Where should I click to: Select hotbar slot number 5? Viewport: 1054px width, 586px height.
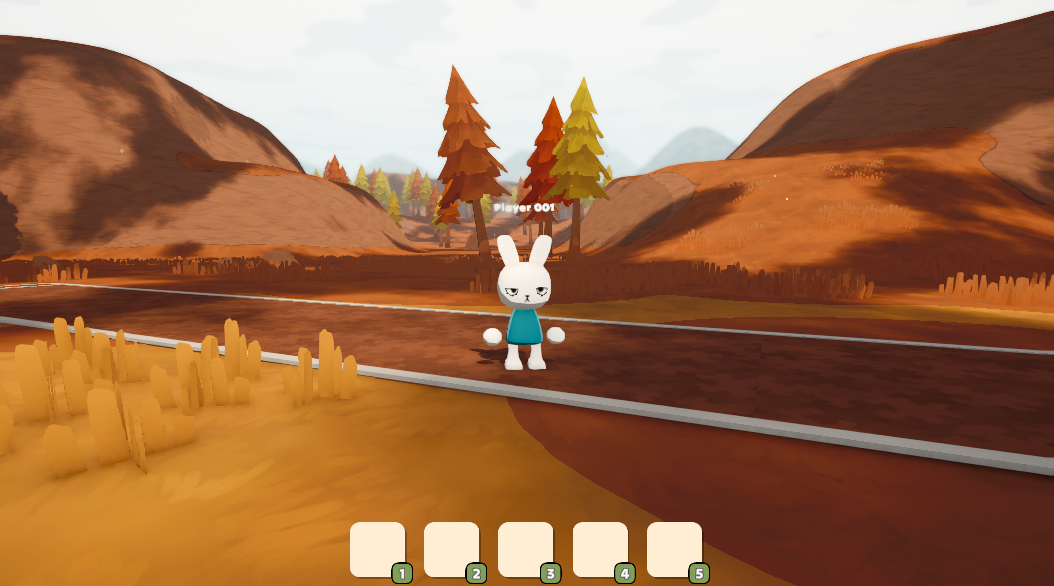coord(674,549)
